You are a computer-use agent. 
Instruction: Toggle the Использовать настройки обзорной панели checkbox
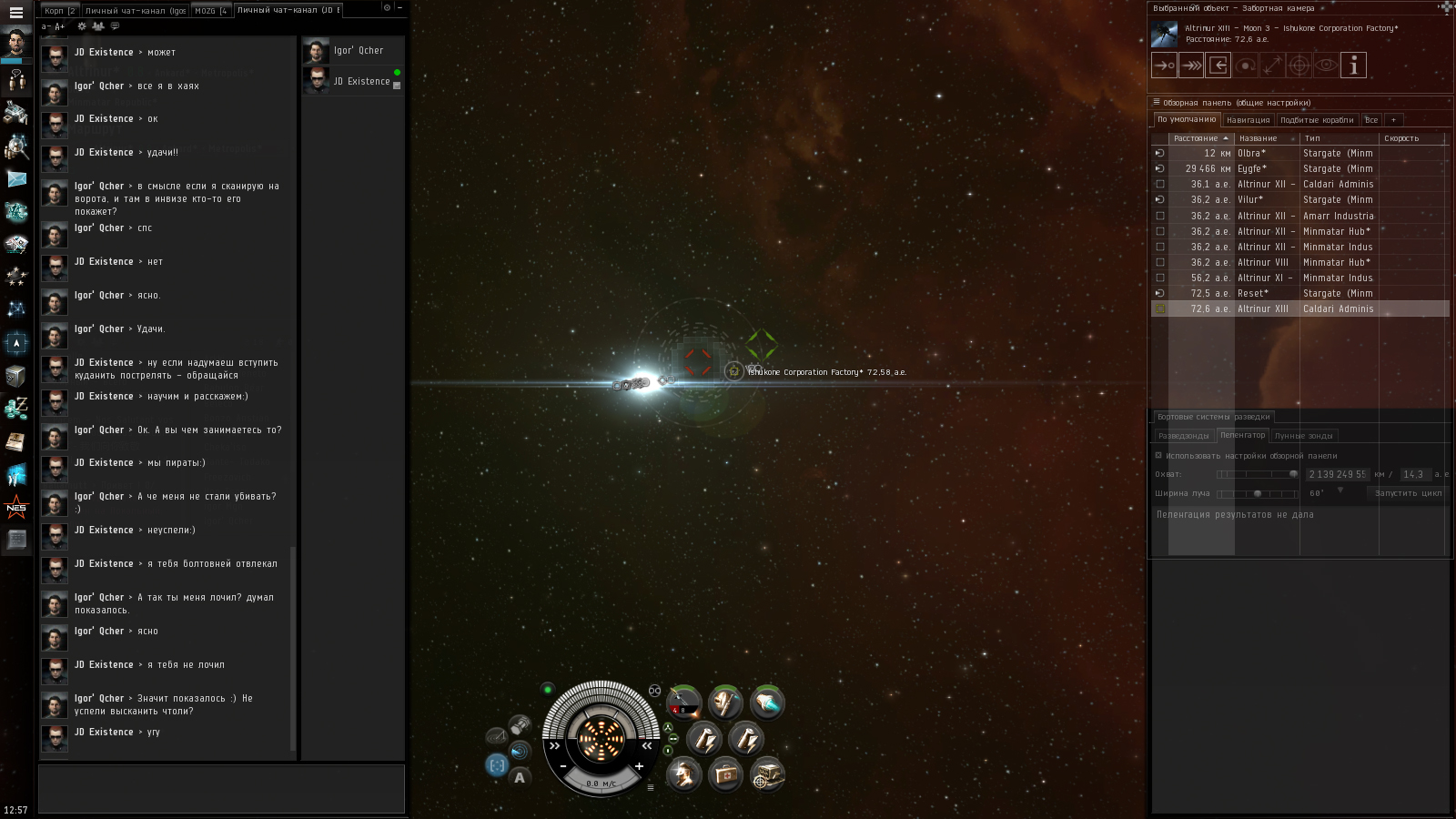[1158, 456]
